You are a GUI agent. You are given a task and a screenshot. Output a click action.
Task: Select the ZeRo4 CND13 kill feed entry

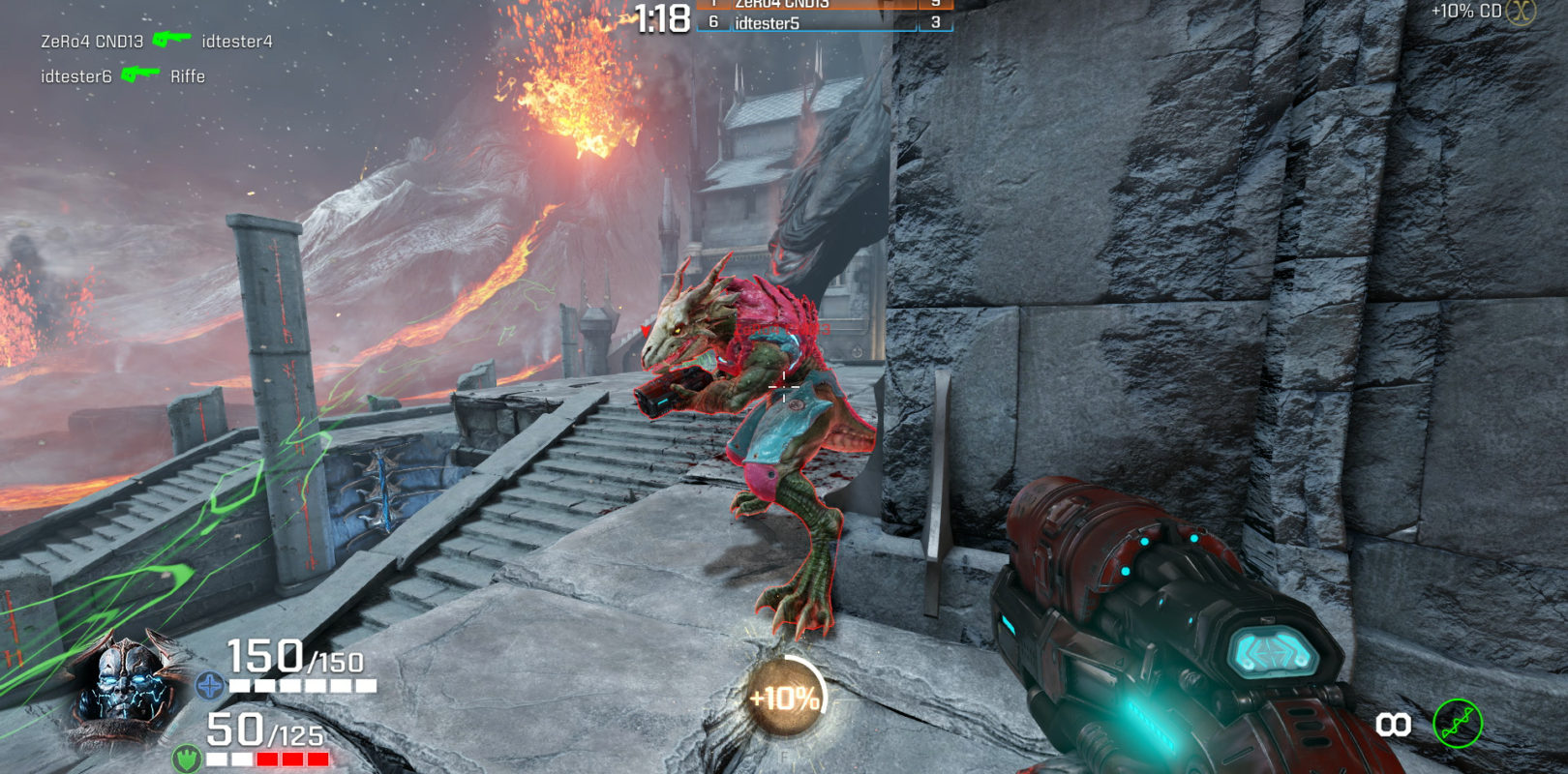pos(156,41)
